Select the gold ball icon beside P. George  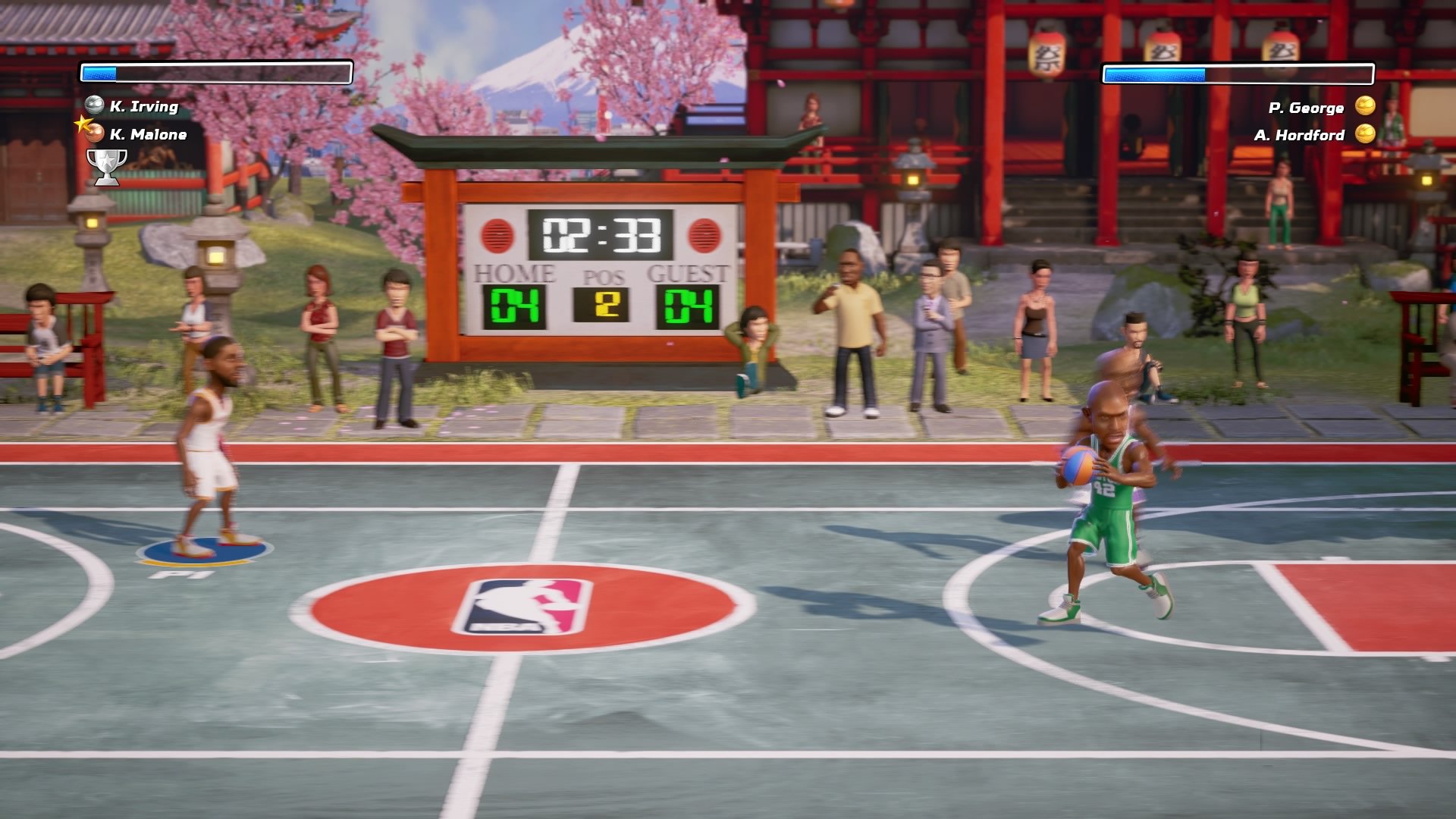tap(1365, 107)
